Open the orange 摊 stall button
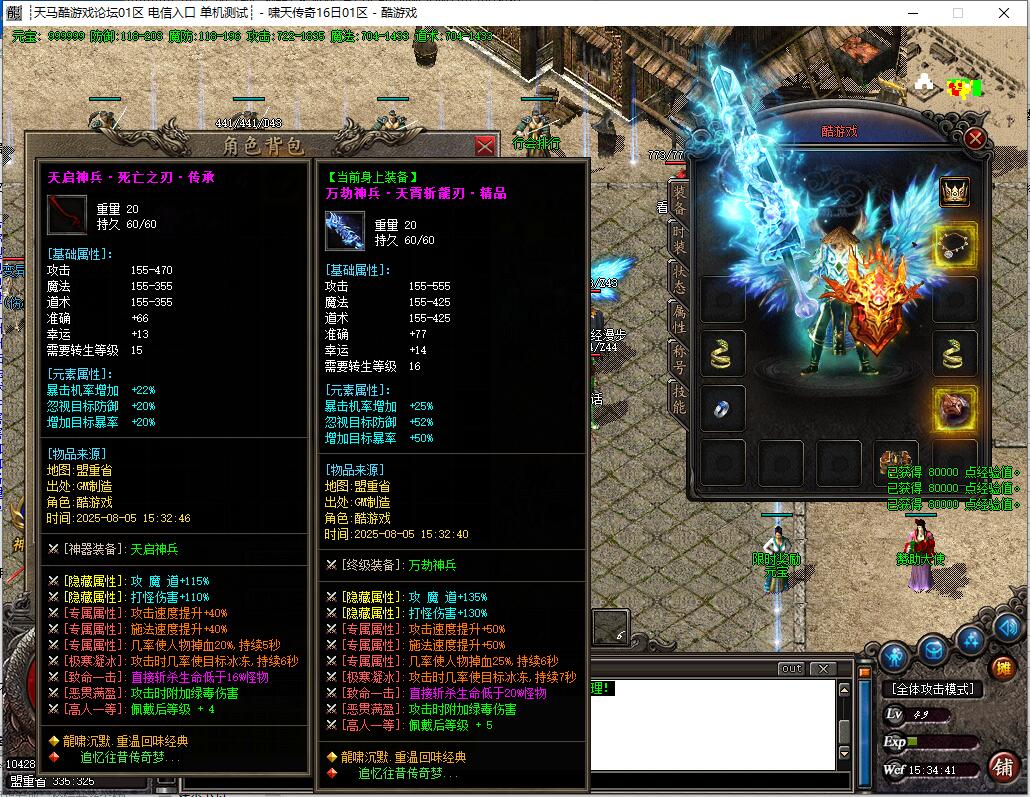1030x797 pixels. 1002,668
